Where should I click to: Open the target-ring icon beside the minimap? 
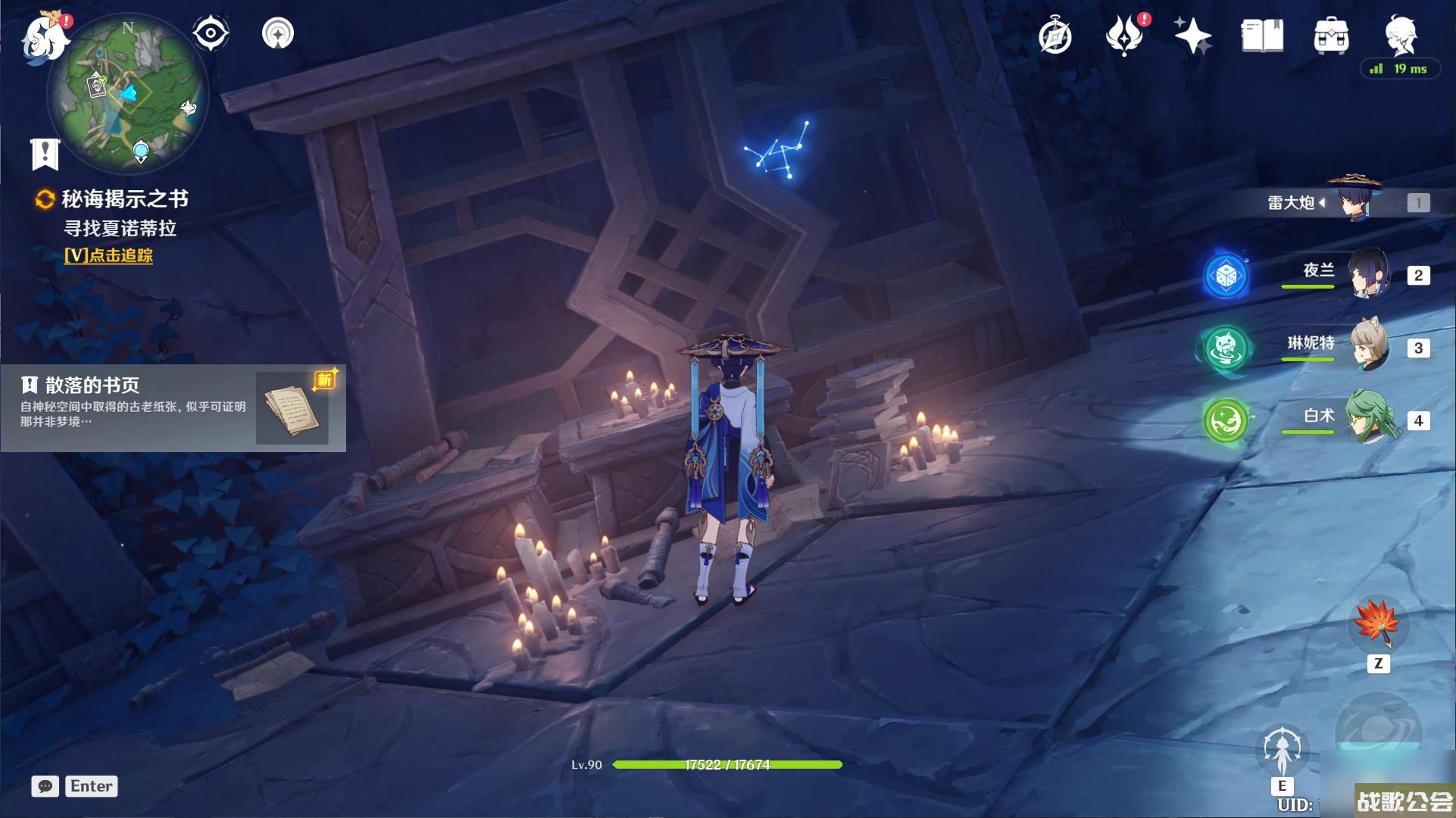tap(278, 34)
